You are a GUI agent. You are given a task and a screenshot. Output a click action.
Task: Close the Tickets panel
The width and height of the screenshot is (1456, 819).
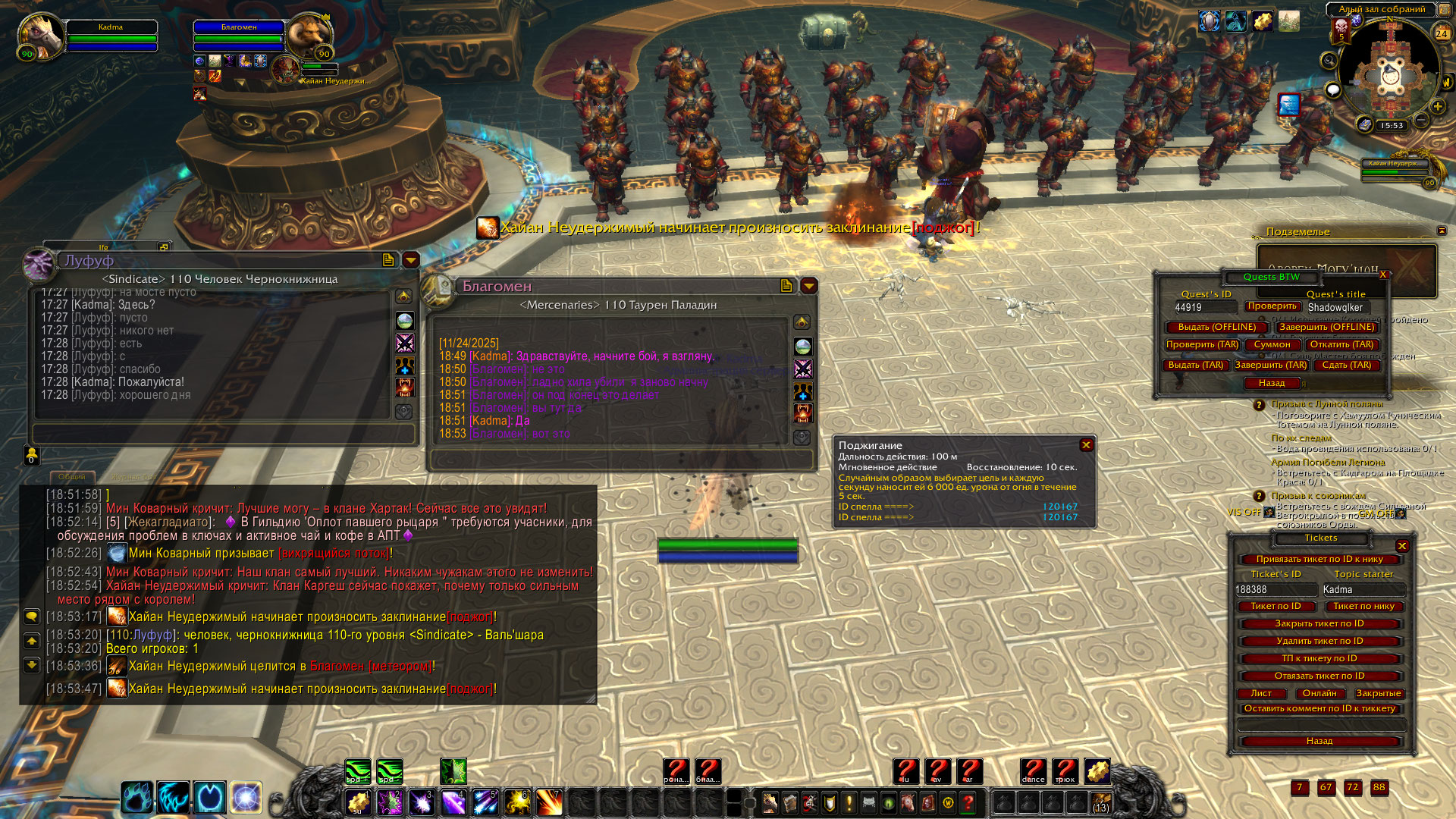1402,546
